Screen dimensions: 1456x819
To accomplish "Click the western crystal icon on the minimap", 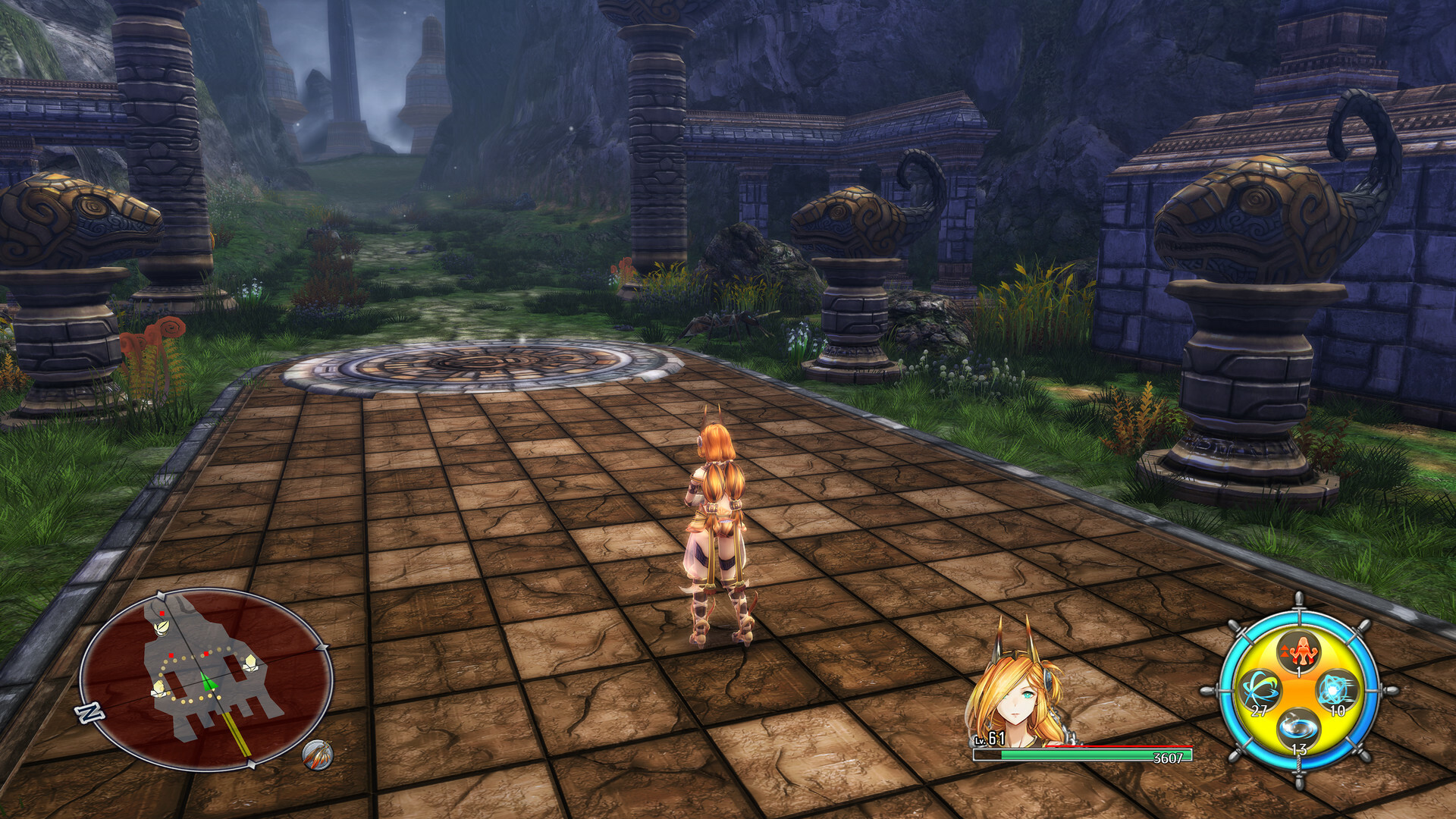I will 159,688.
